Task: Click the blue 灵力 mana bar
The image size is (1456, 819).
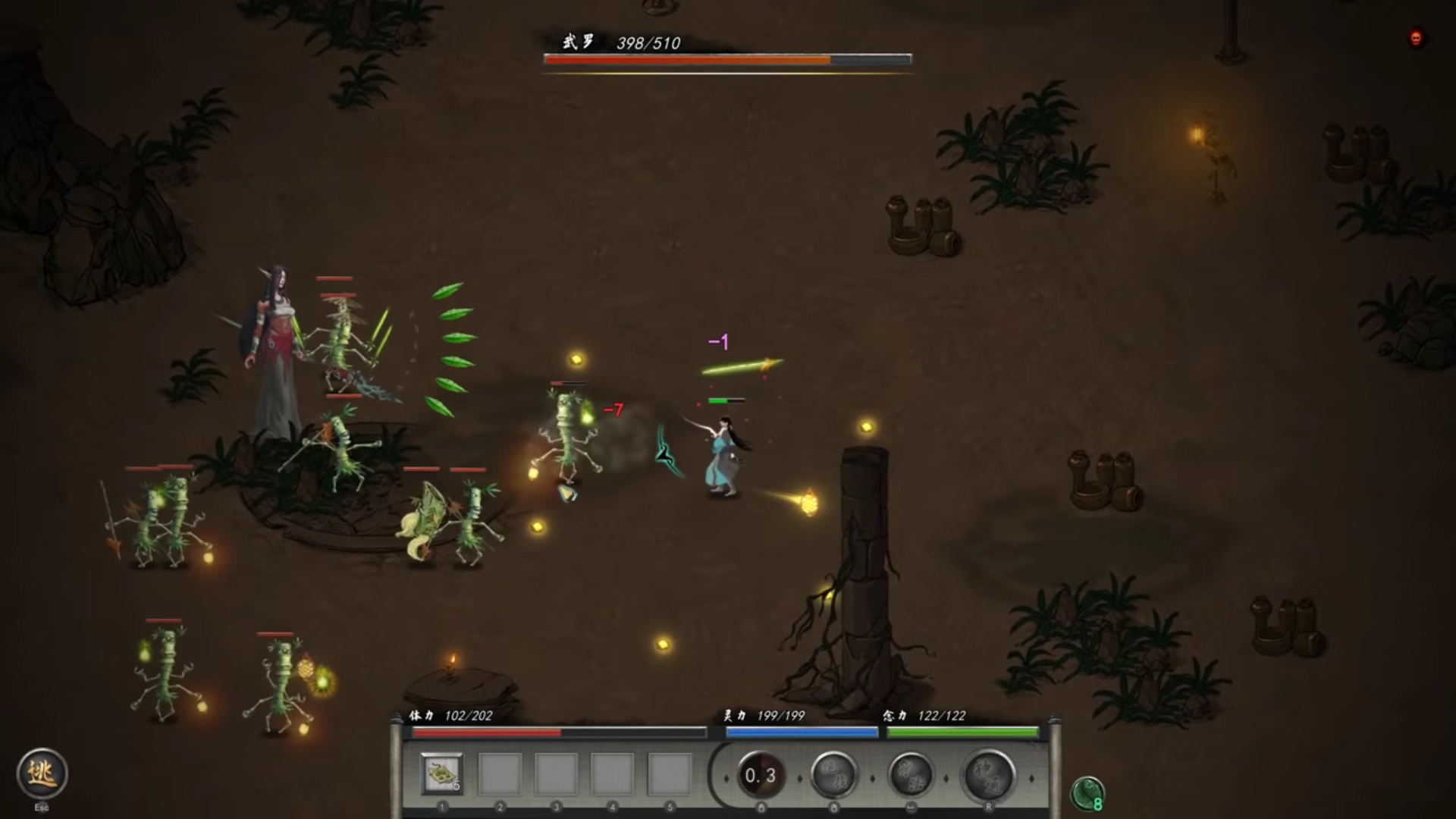Action: tap(804, 733)
